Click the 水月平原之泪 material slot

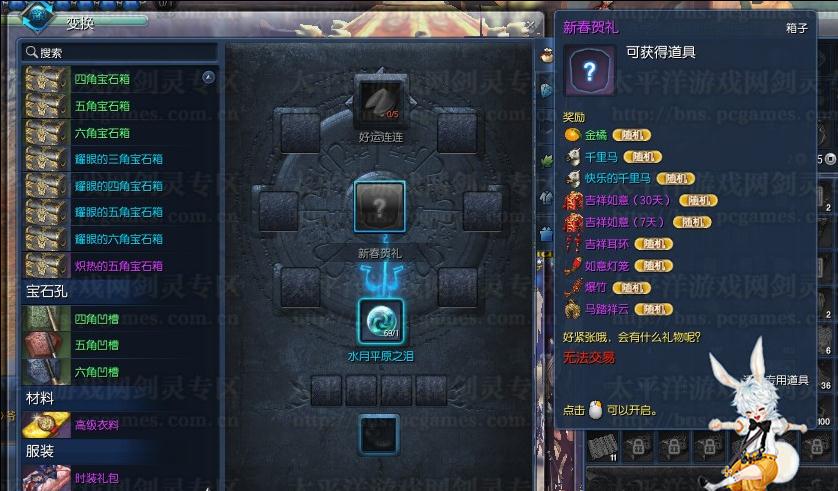pyautogui.click(x=380, y=321)
